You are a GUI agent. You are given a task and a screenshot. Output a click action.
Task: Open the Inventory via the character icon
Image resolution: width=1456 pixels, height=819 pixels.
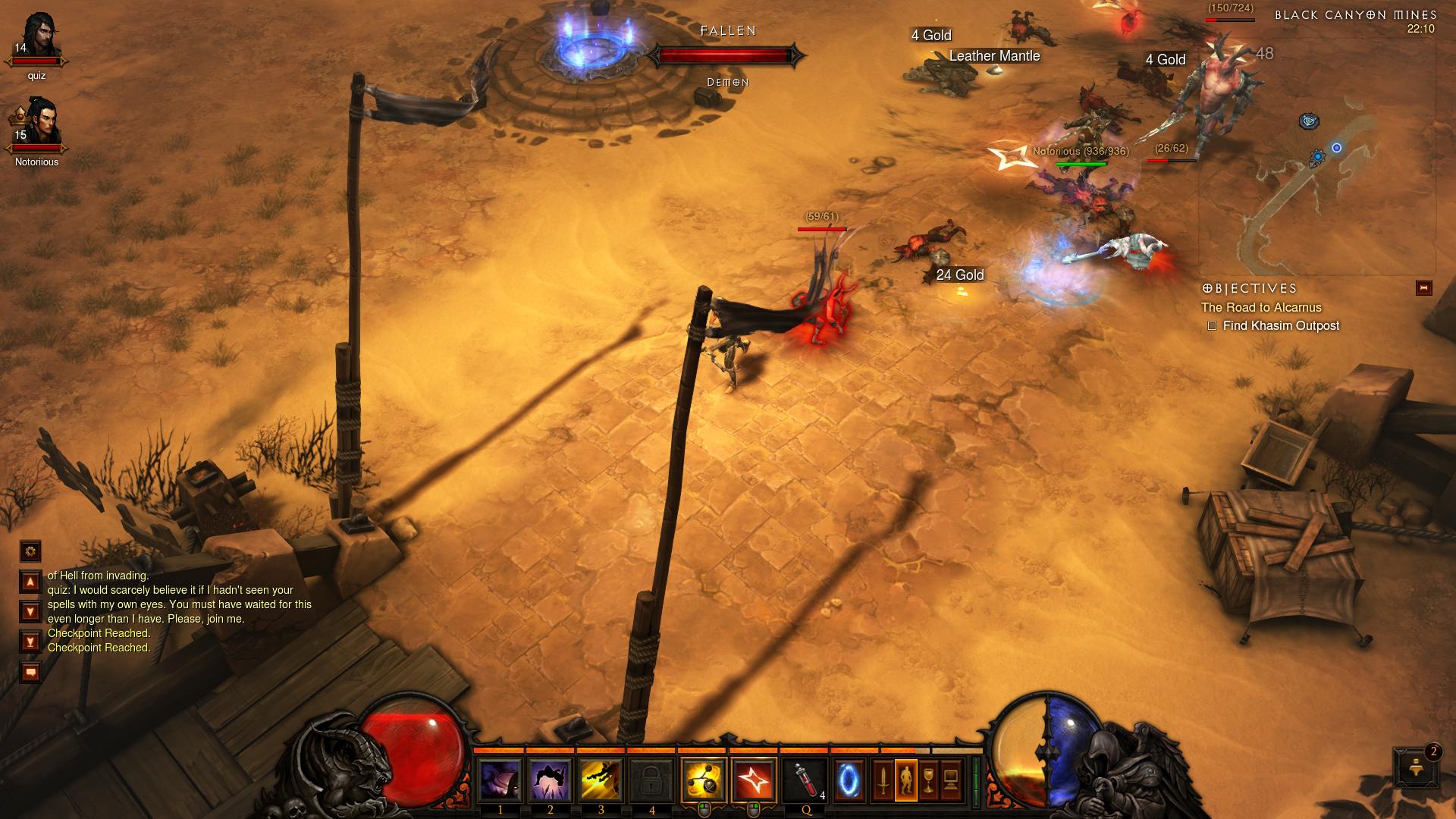(907, 780)
